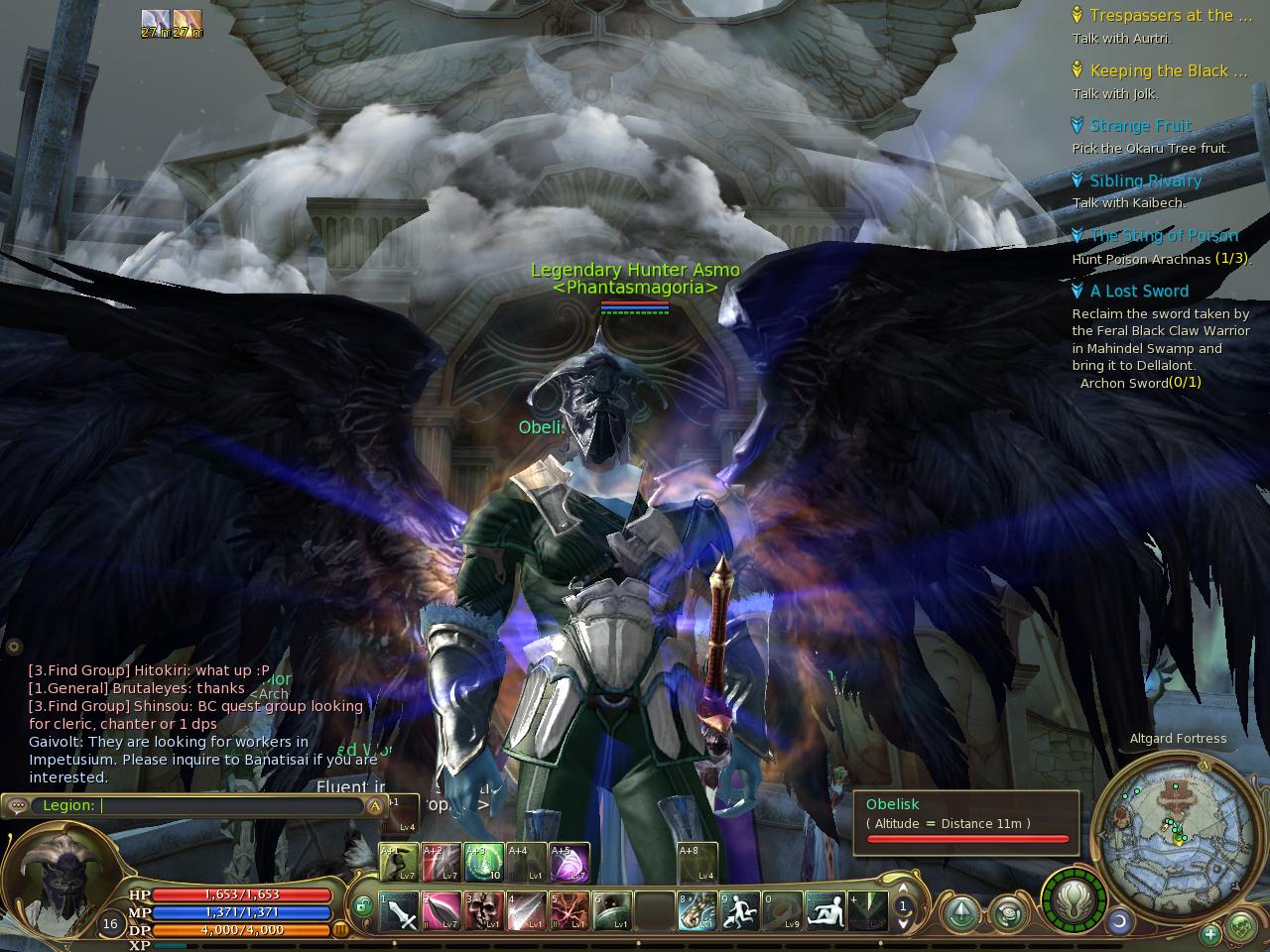Click the Legion chat input field

(x=228, y=806)
